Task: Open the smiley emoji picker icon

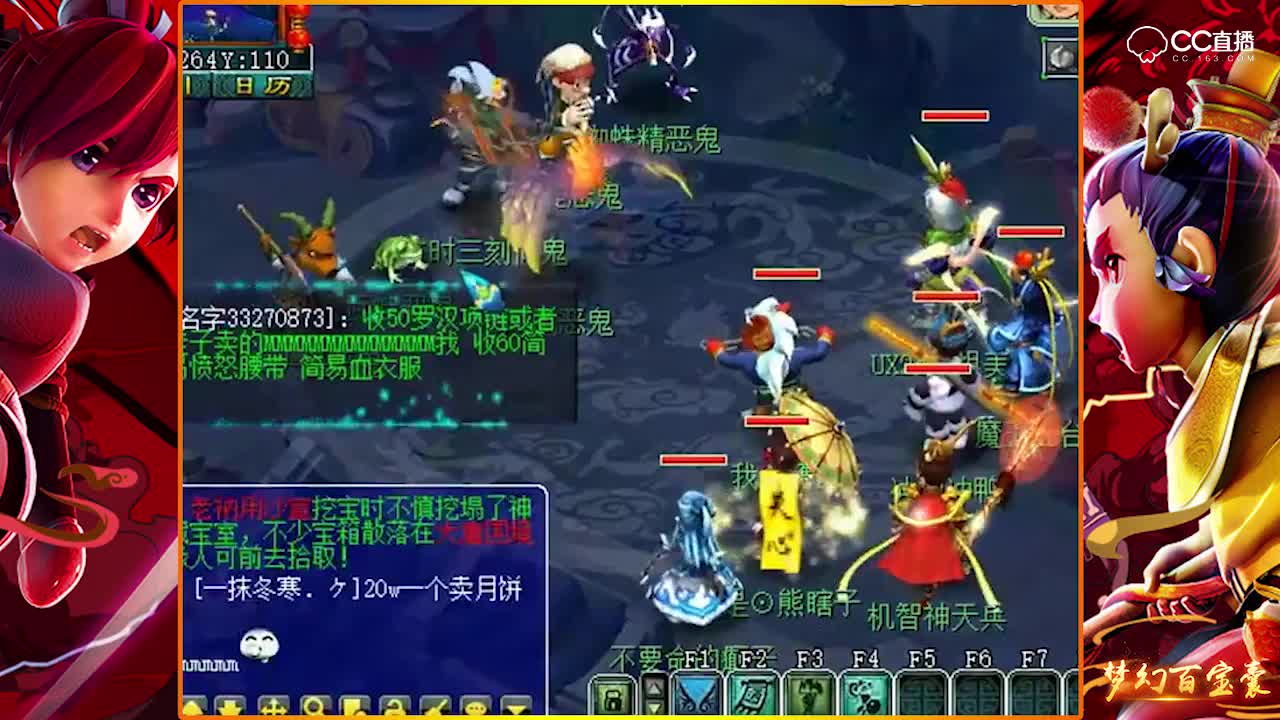Action: coord(476,706)
